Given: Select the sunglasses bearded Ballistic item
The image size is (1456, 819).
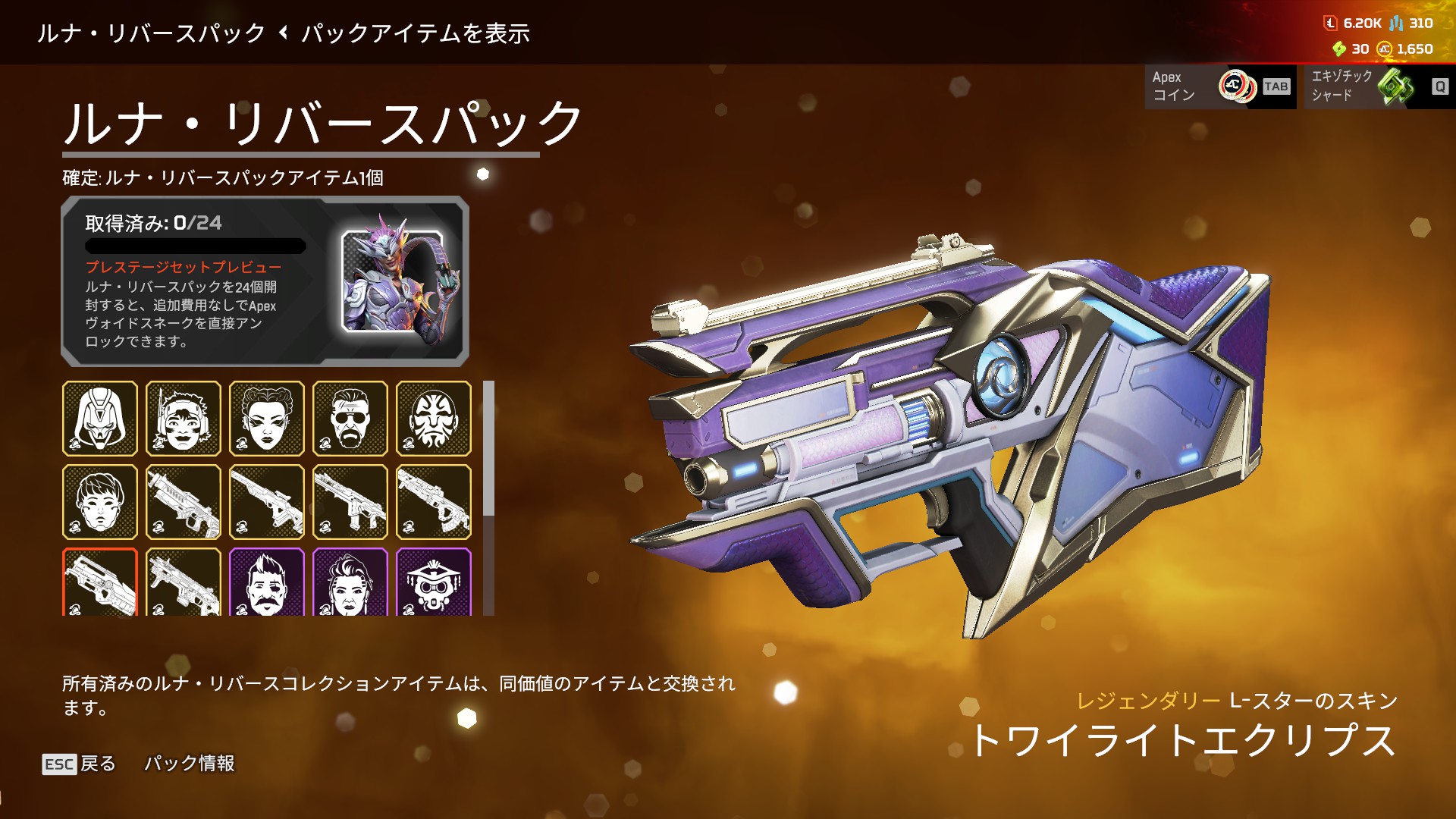Looking at the screenshot, I should coord(350,419).
